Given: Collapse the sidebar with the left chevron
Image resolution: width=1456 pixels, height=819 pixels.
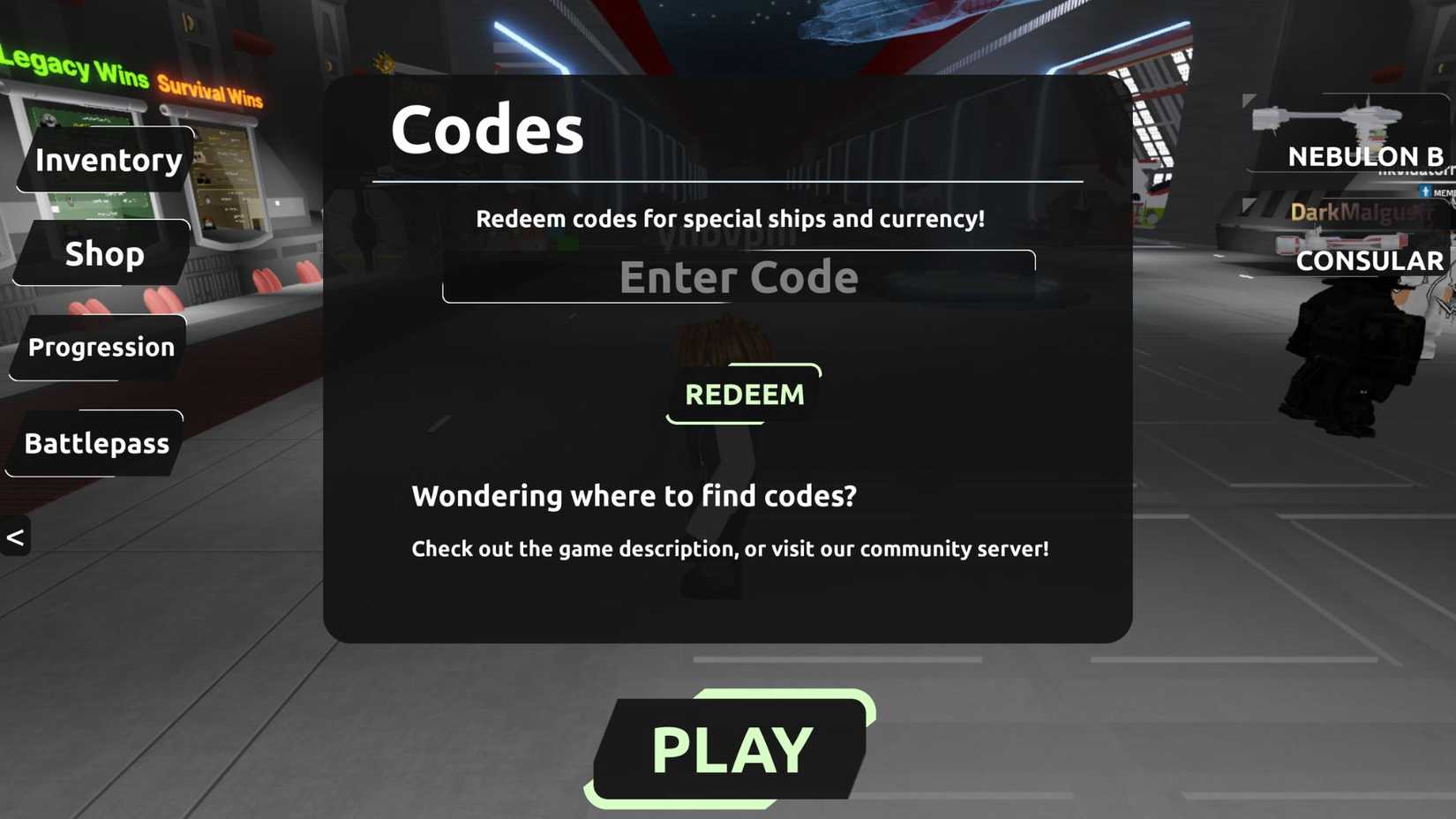Looking at the screenshot, I should (15, 535).
